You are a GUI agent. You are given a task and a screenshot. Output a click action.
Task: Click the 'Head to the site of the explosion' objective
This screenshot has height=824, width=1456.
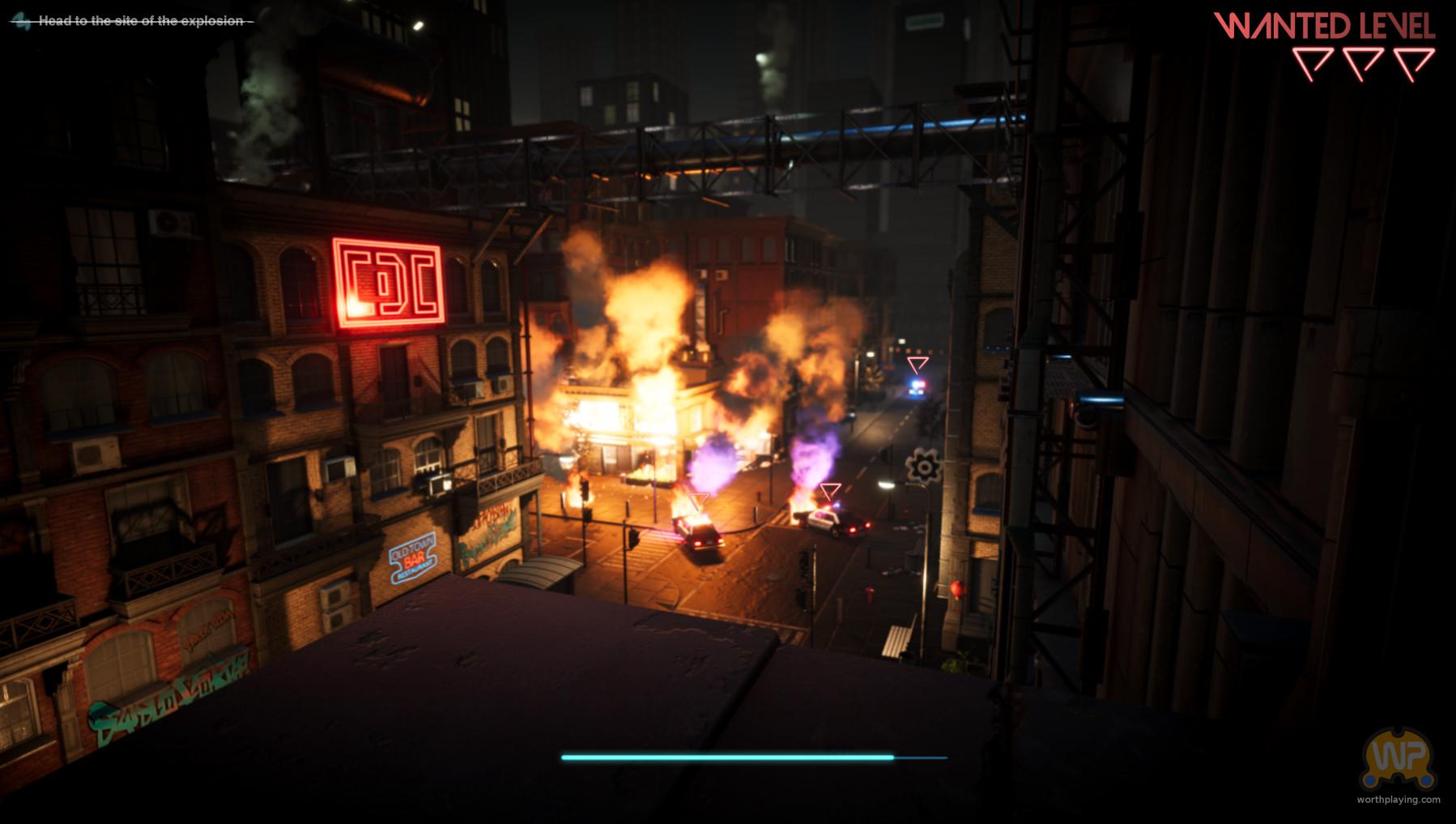point(140,21)
